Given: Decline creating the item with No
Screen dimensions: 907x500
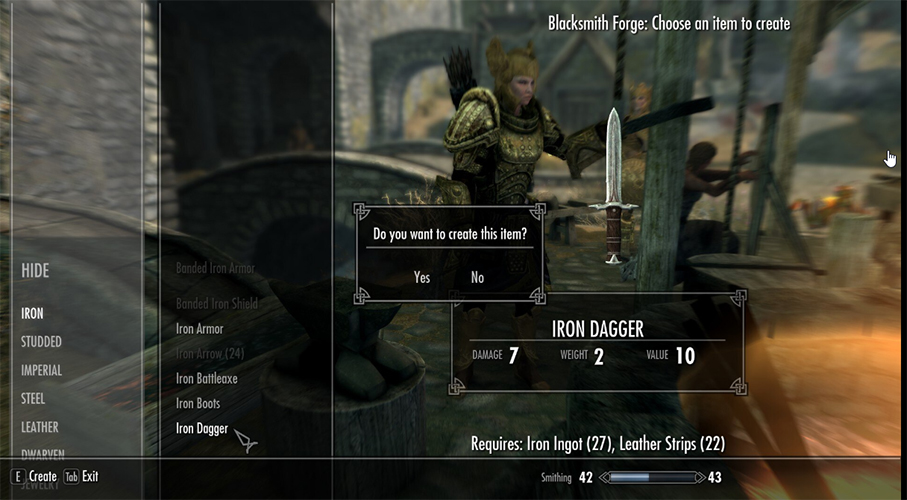Looking at the screenshot, I should click(x=477, y=277).
